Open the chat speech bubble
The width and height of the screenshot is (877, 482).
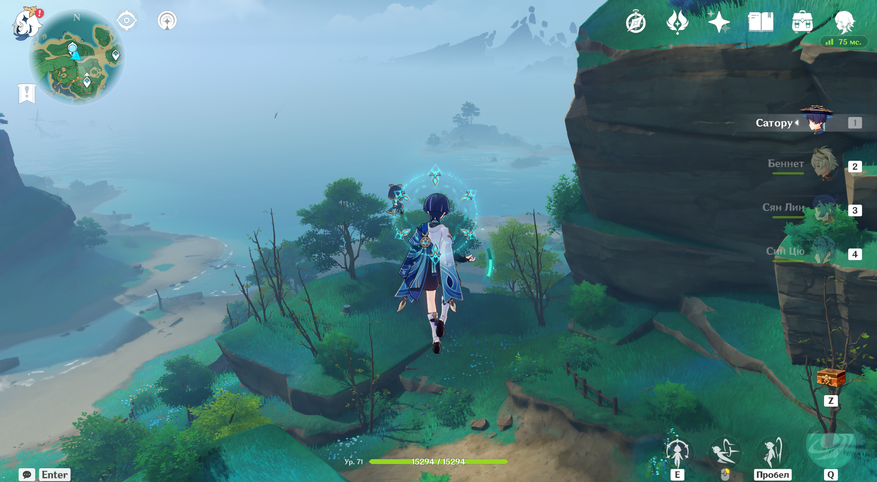pyautogui.click(x=27, y=475)
